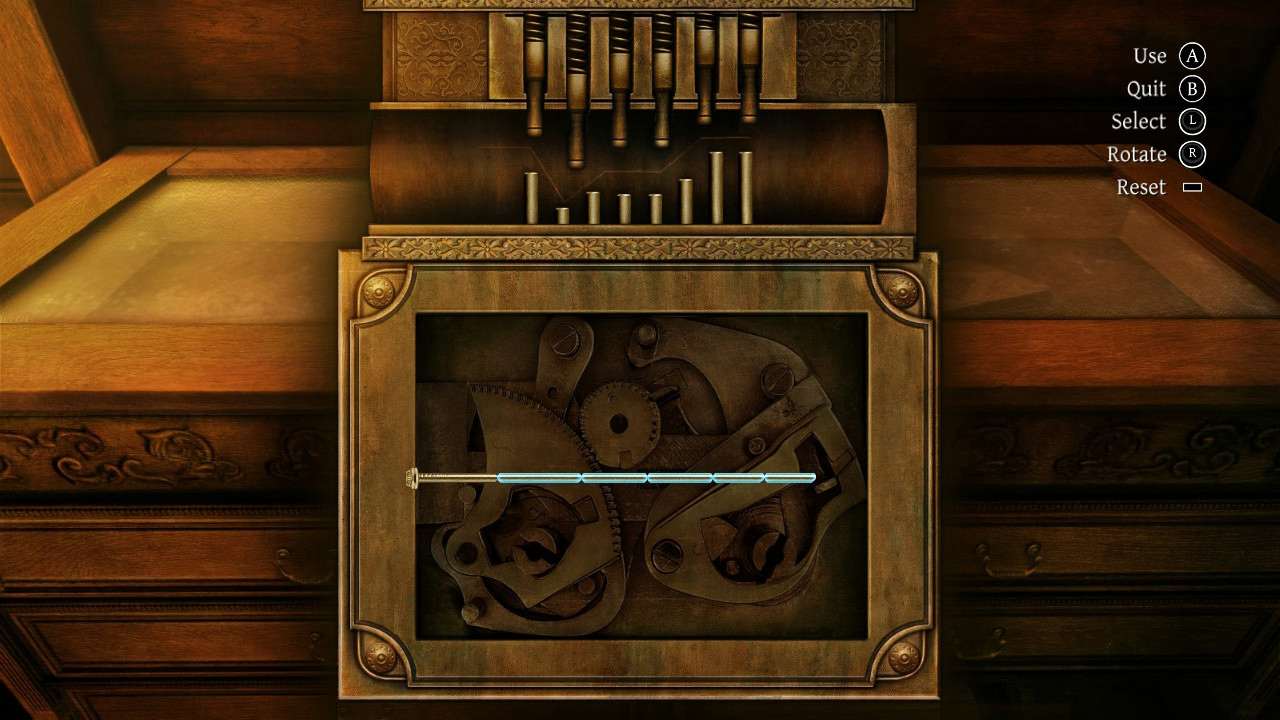Select the rightmost glowing rod segment
Image resolution: width=1280 pixels, height=720 pixels.
coord(790,477)
